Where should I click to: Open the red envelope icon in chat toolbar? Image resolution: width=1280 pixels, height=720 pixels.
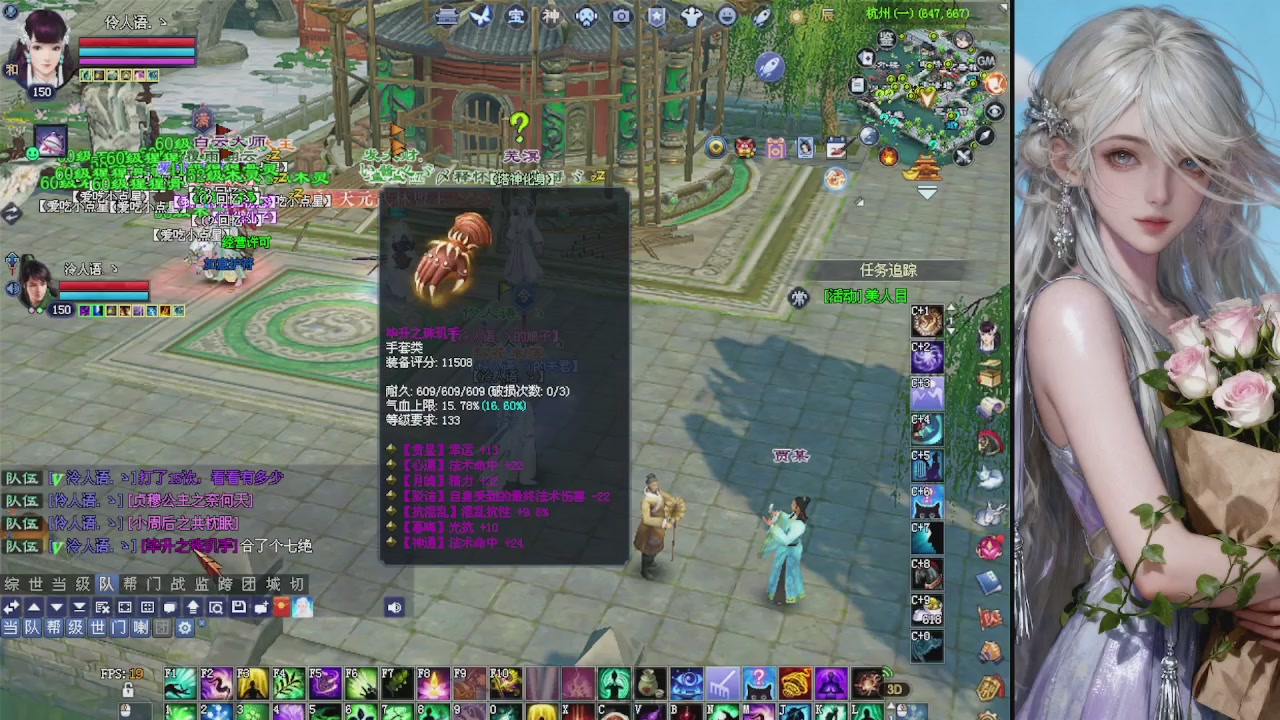281,607
